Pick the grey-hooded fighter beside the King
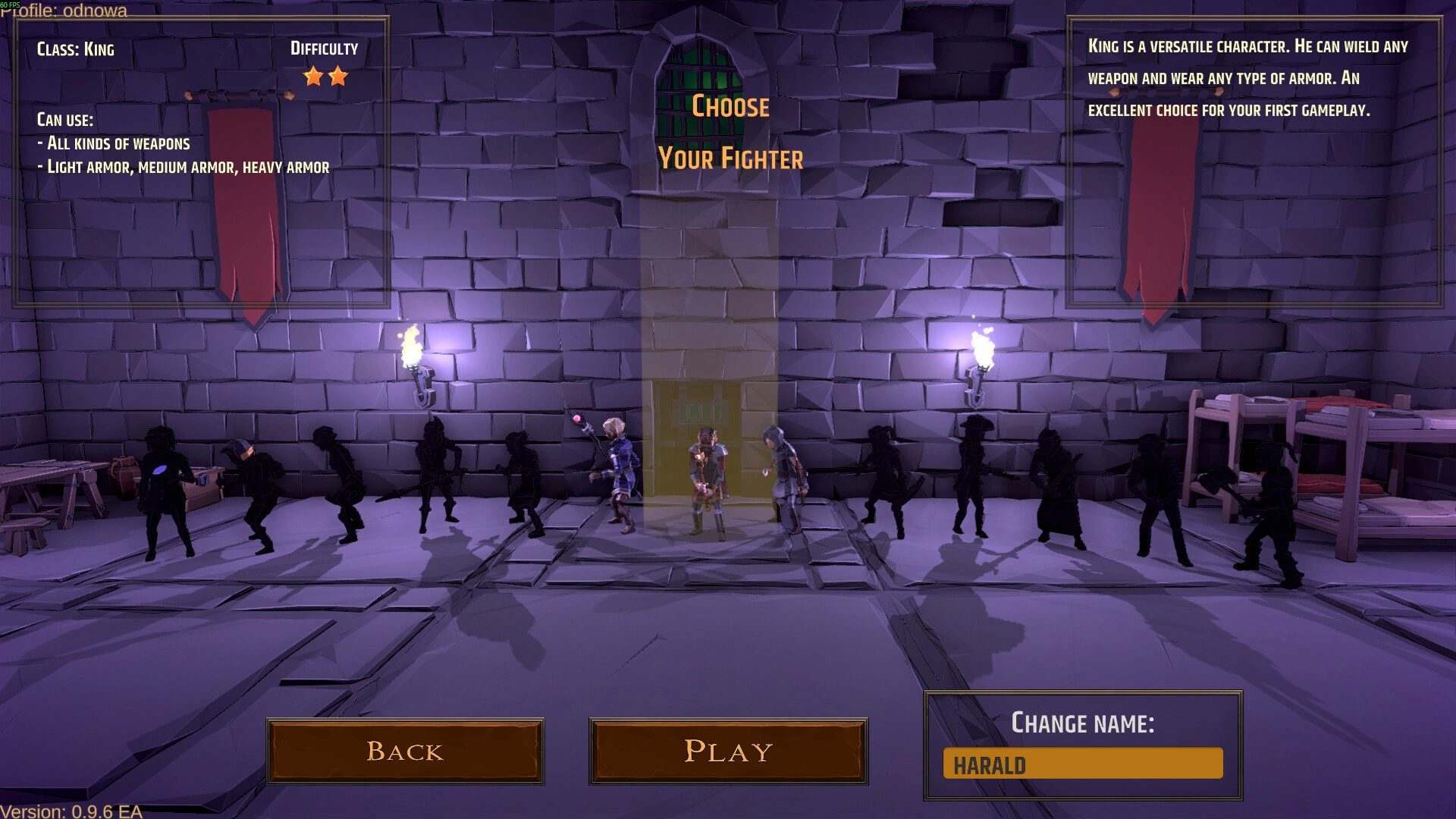The width and height of the screenshot is (1456, 819). point(784,478)
